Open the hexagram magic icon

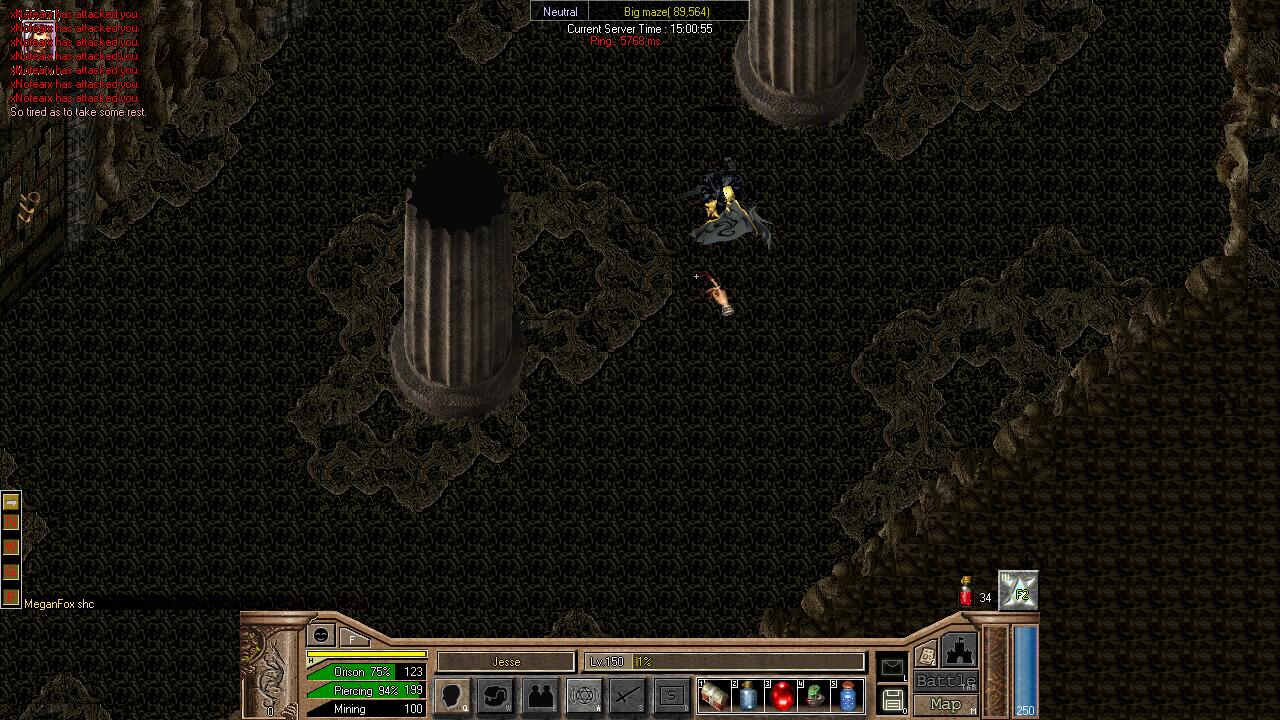click(x=584, y=696)
